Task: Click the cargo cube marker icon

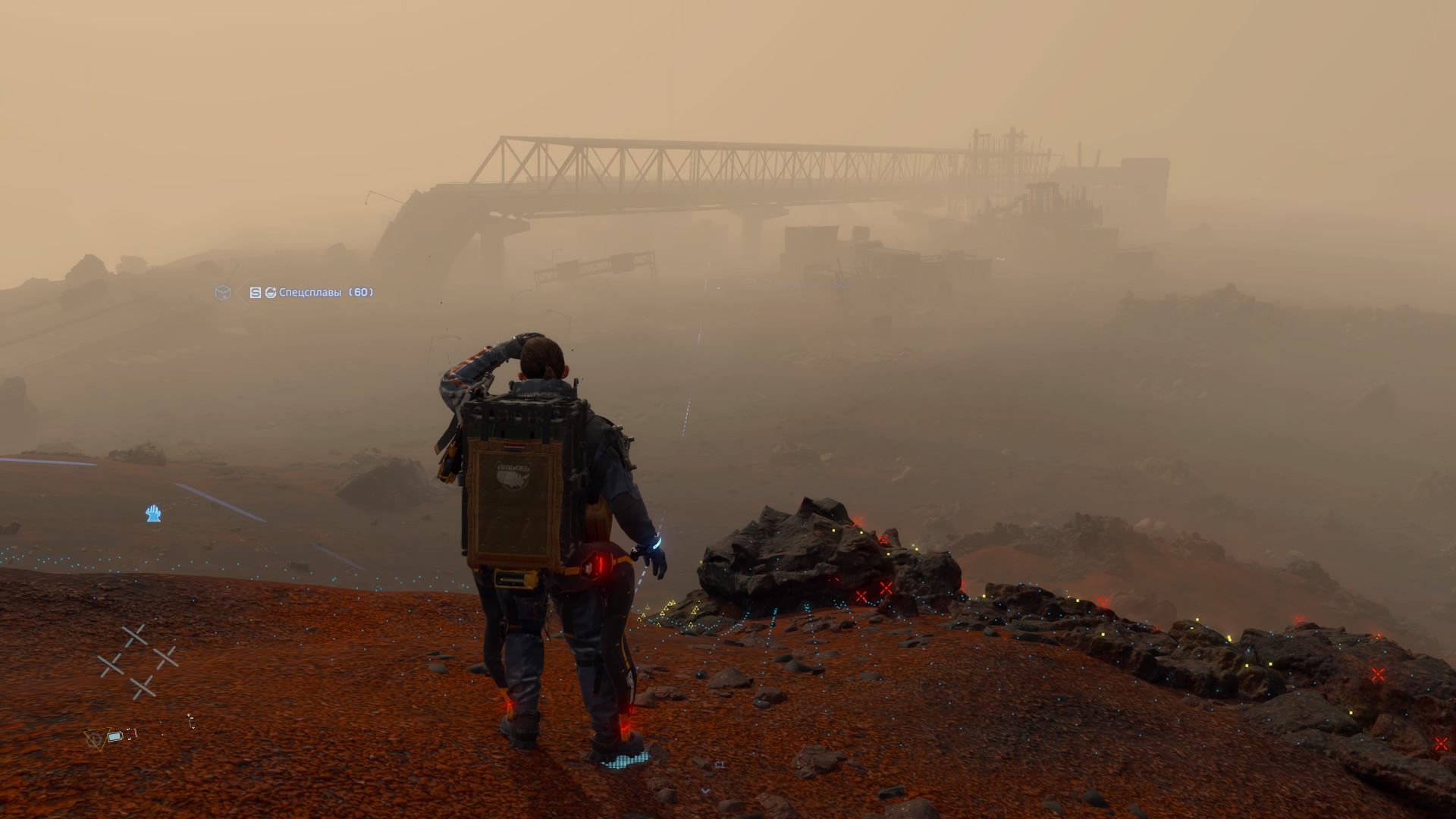Action: click(x=222, y=292)
